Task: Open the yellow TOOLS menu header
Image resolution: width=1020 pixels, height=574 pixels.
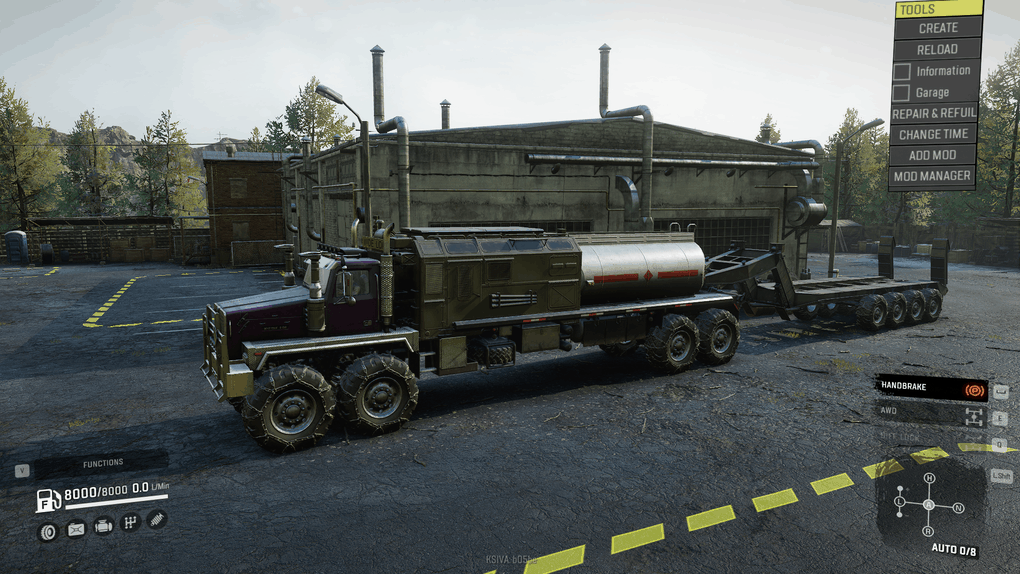Action: click(x=938, y=9)
